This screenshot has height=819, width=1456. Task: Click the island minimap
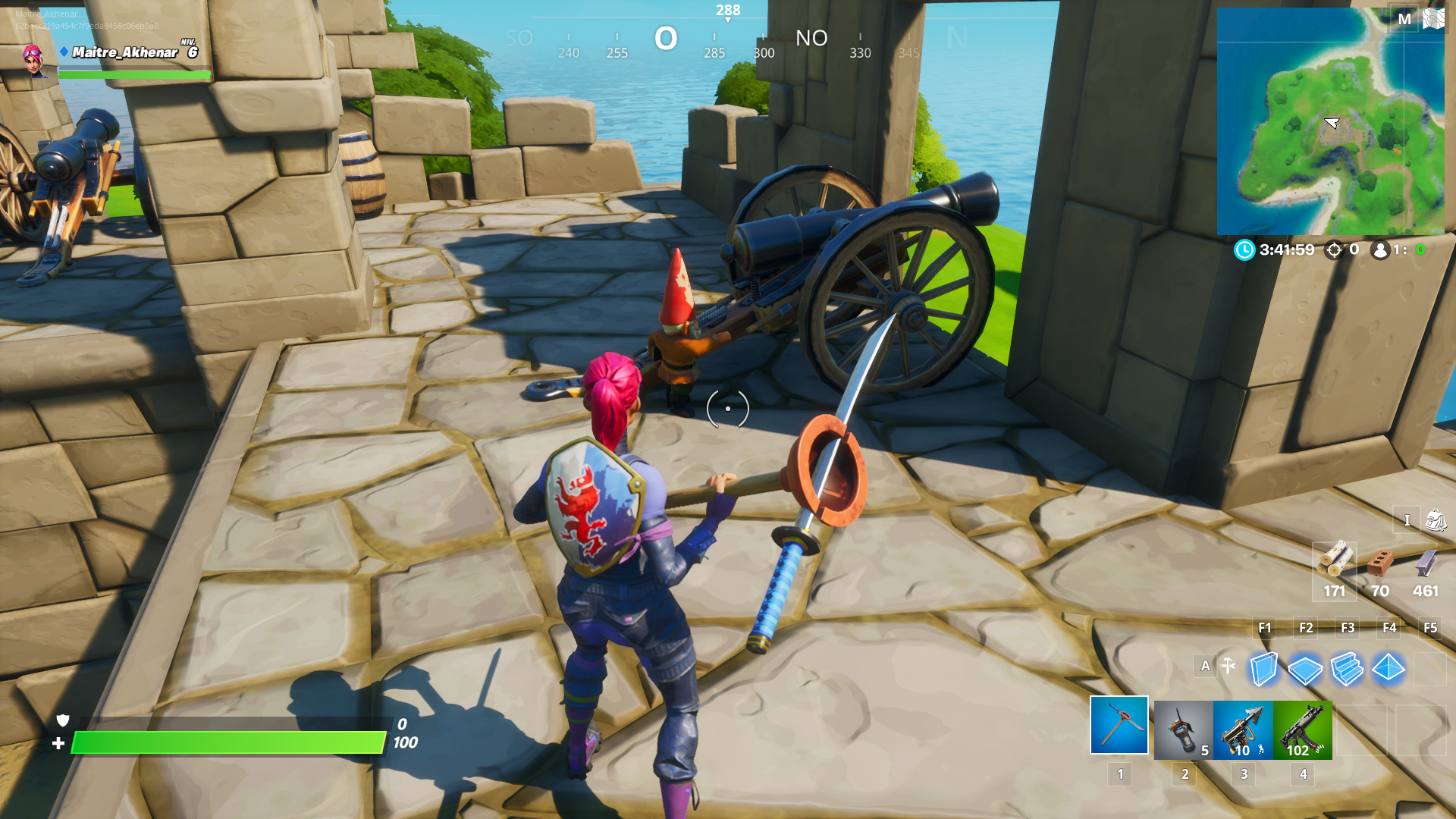click(x=1330, y=123)
